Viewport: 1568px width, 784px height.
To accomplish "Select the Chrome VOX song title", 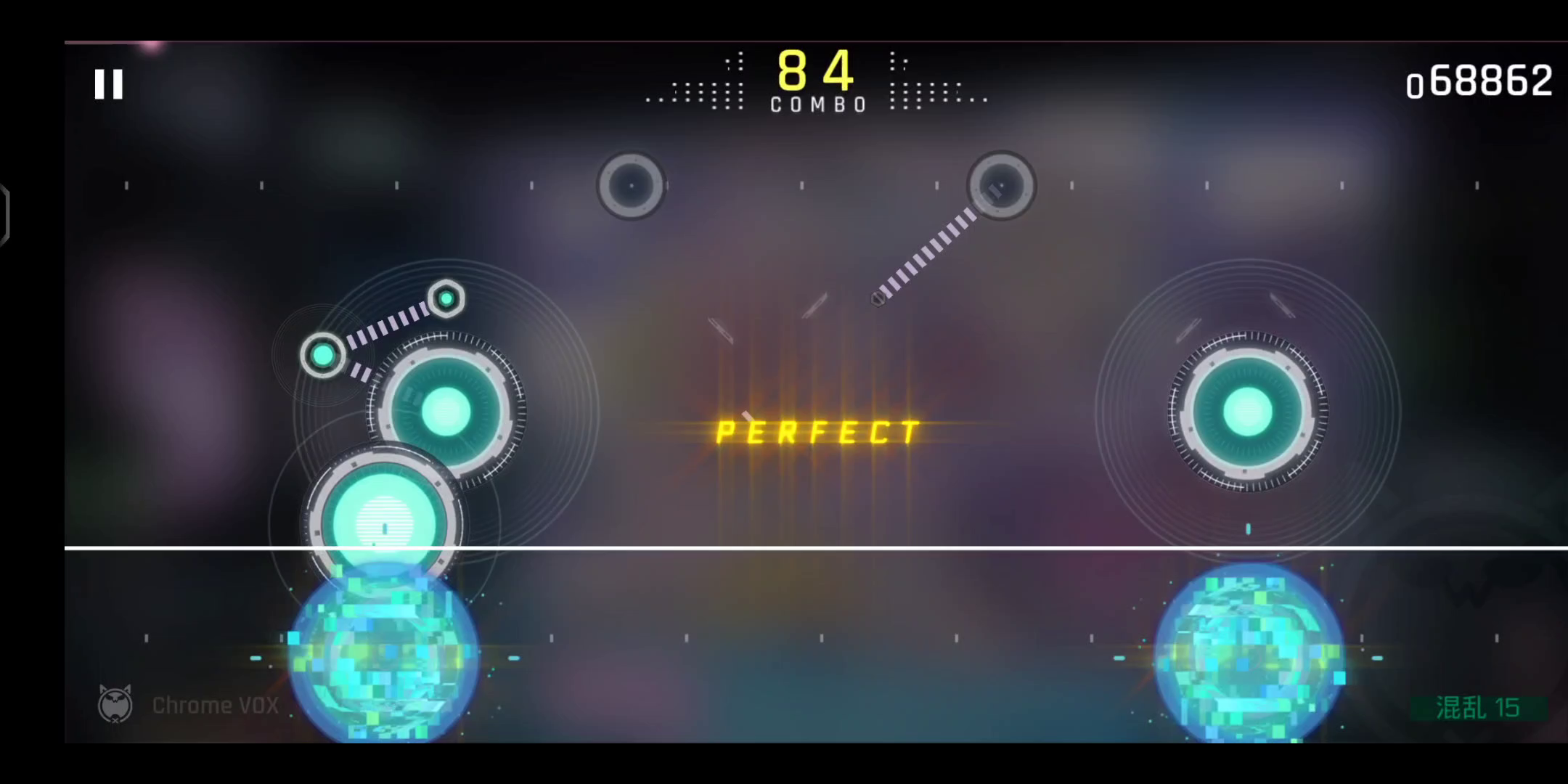I will coord(215,703).
